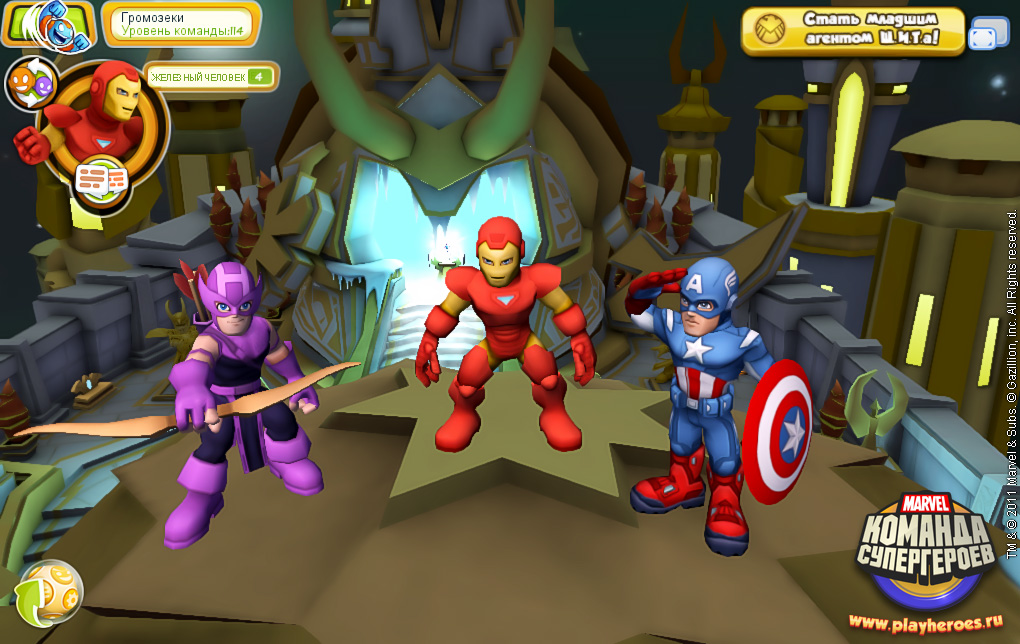Switch hero with the orange-purple faces icon
This screenshot has width=1020, height=644.
[32, 85]
